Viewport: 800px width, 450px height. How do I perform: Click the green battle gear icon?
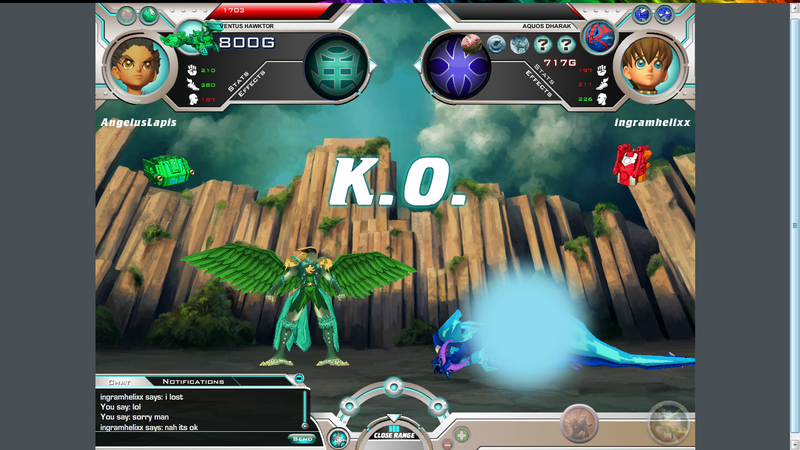point(188,39)
